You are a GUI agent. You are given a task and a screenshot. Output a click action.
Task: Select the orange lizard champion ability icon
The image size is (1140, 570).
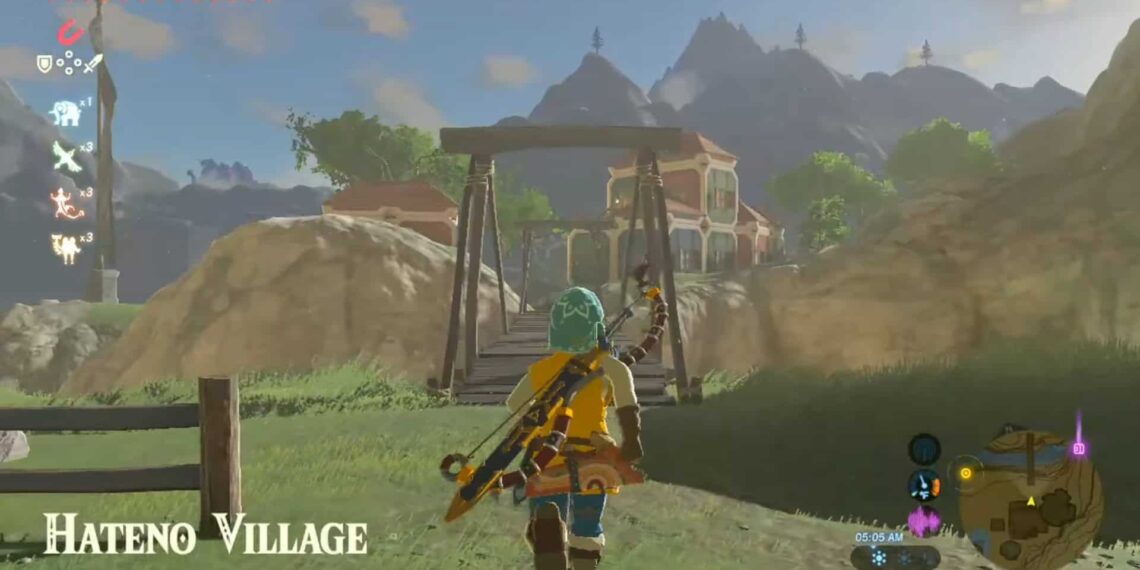(x=66, y=201)
